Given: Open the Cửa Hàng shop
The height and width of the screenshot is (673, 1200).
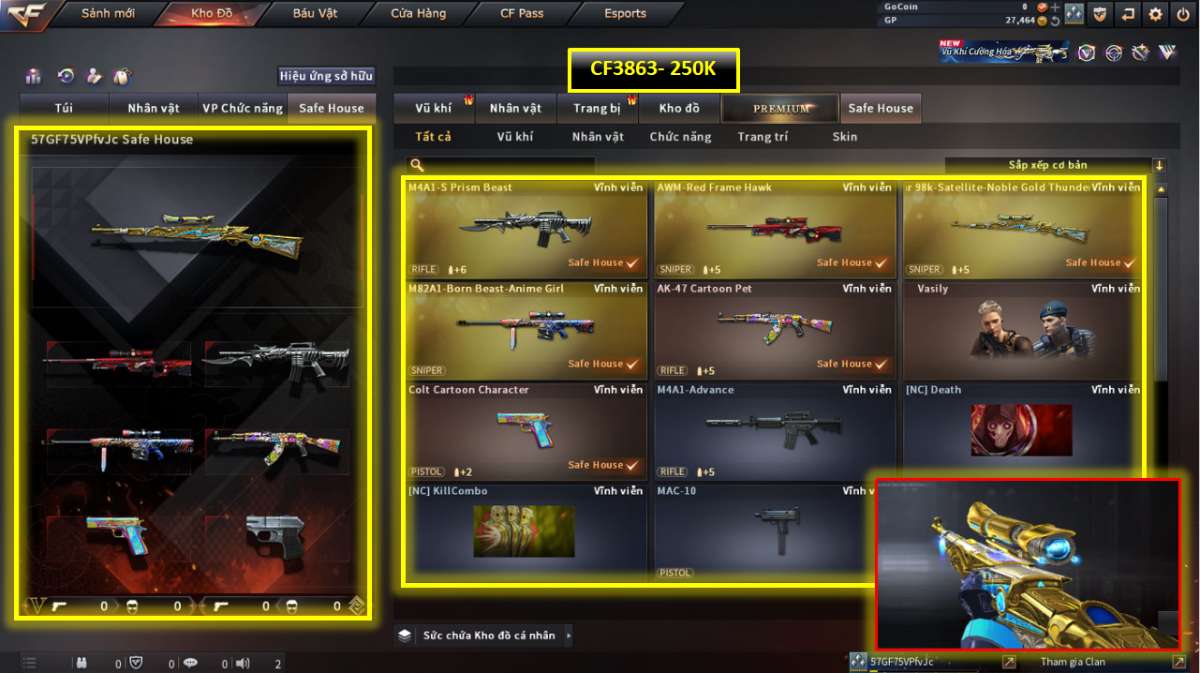Looking at the screenshot, I should tap(419, 14).
